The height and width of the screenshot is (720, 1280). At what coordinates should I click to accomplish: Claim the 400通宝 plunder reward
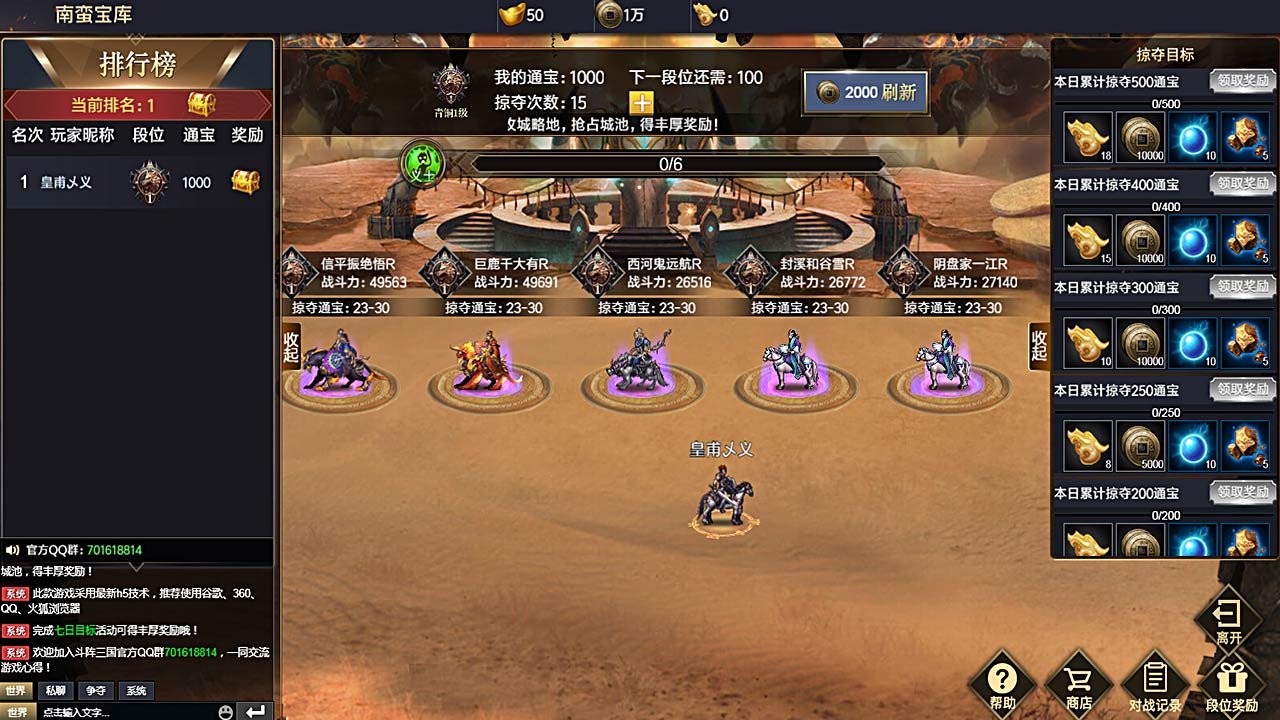[1242, 184]
